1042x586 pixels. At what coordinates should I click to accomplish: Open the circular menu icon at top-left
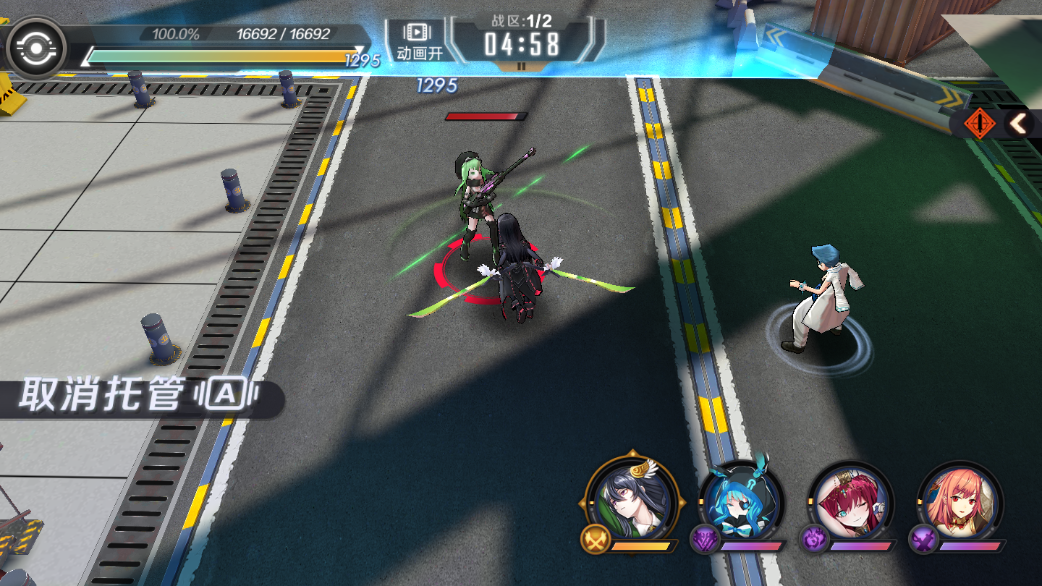click(36, 48)
